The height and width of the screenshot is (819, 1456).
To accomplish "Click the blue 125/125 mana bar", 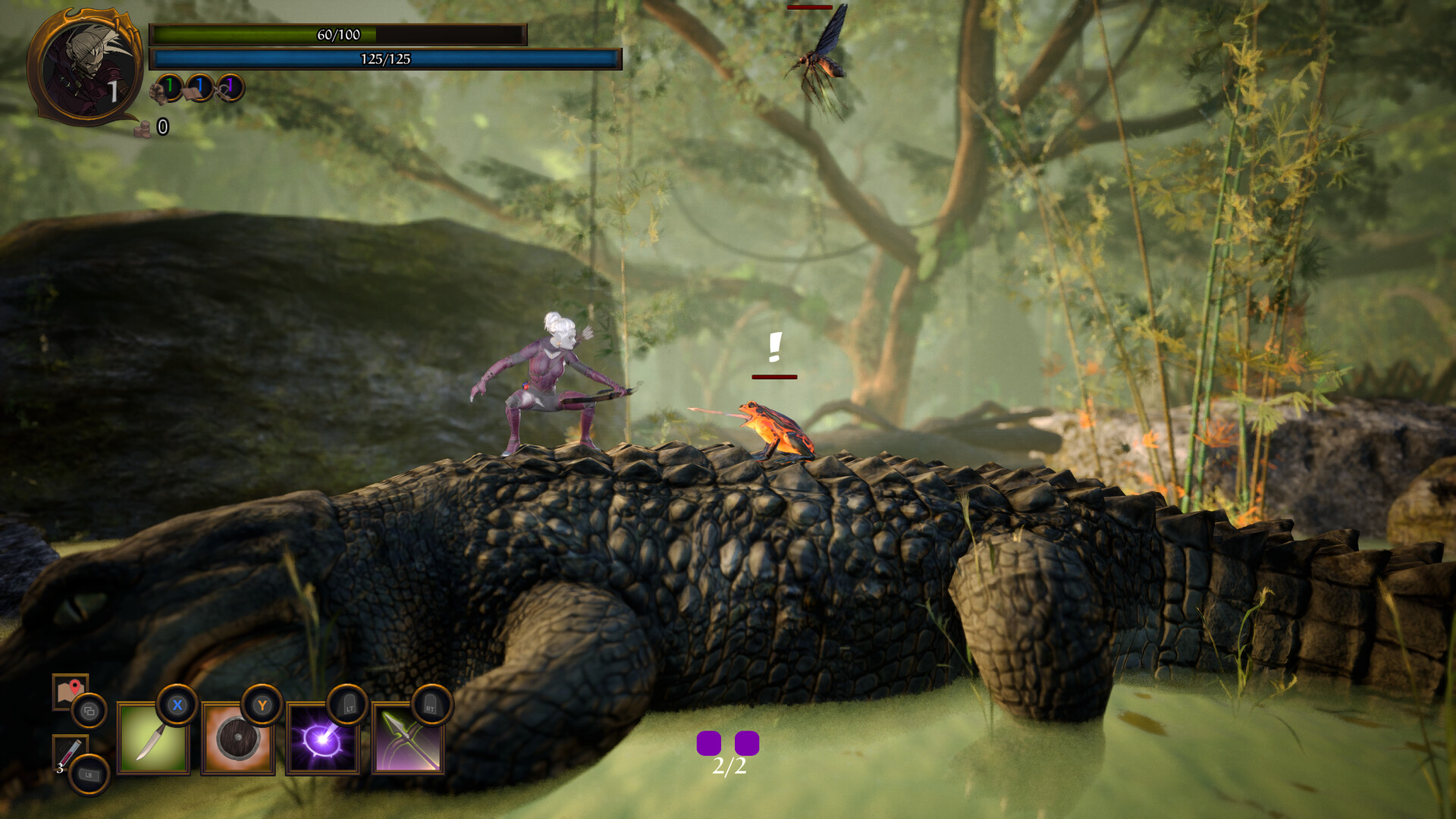I will pos(387,58).
